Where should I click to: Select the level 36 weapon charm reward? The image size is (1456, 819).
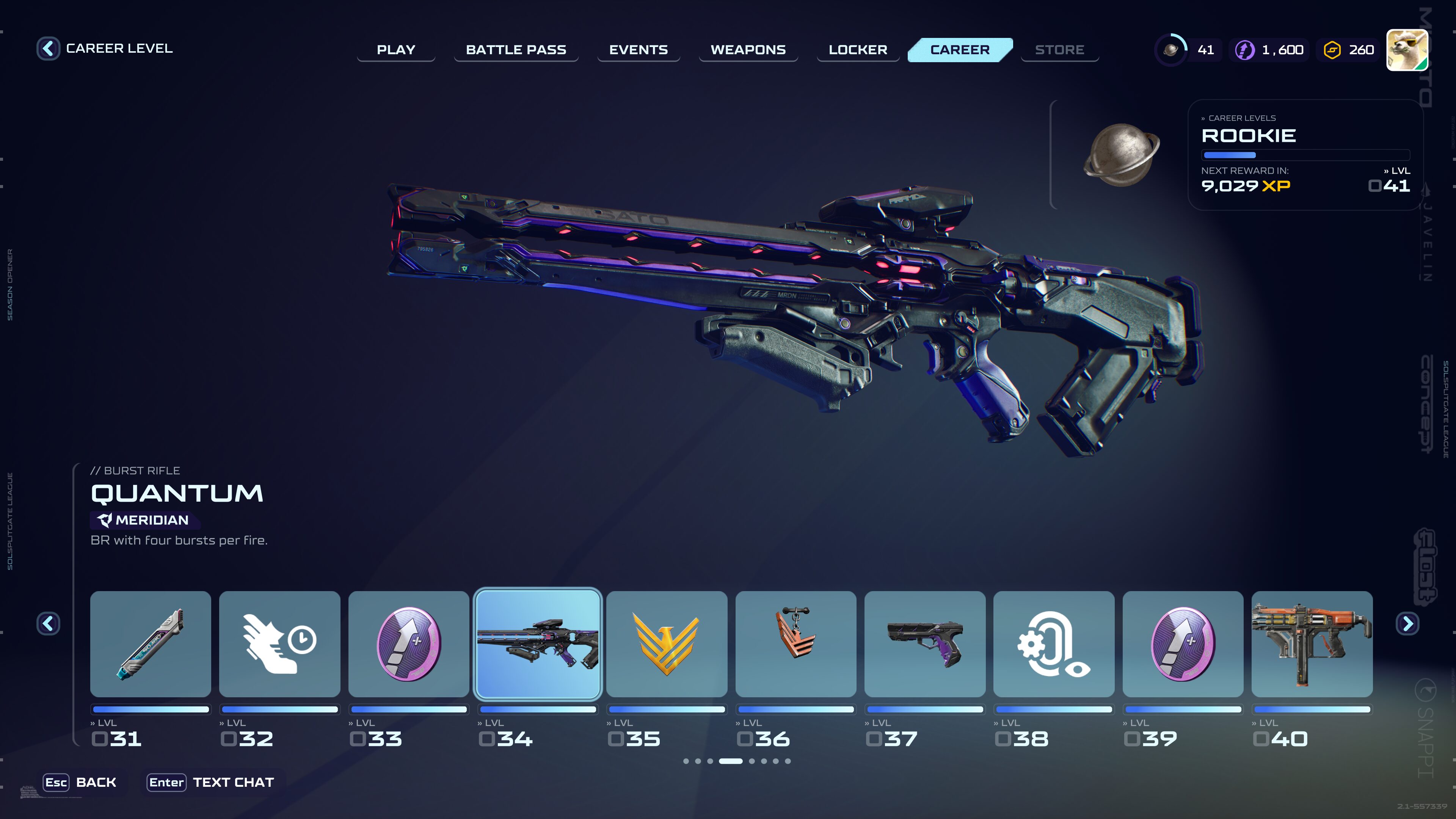click(795, 644)
